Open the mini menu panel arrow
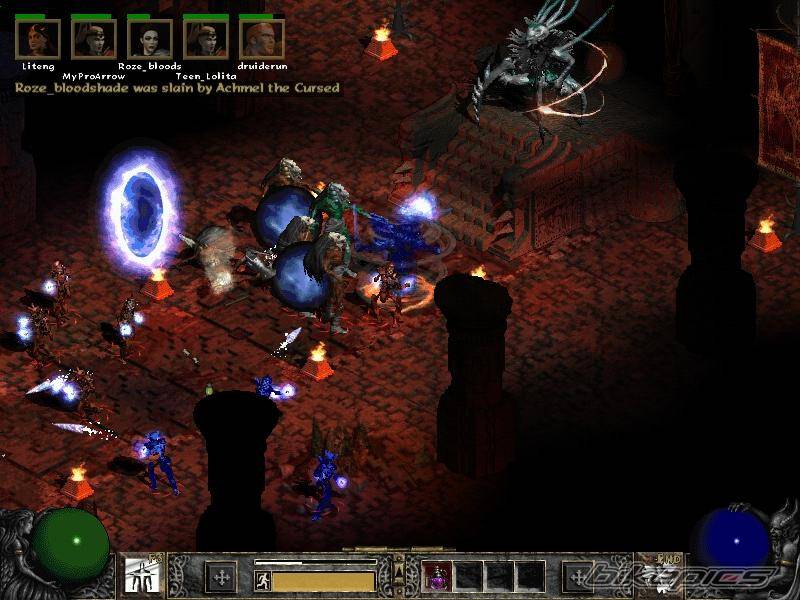Screen dimensions: 800x600 click(x=400, y=571)
